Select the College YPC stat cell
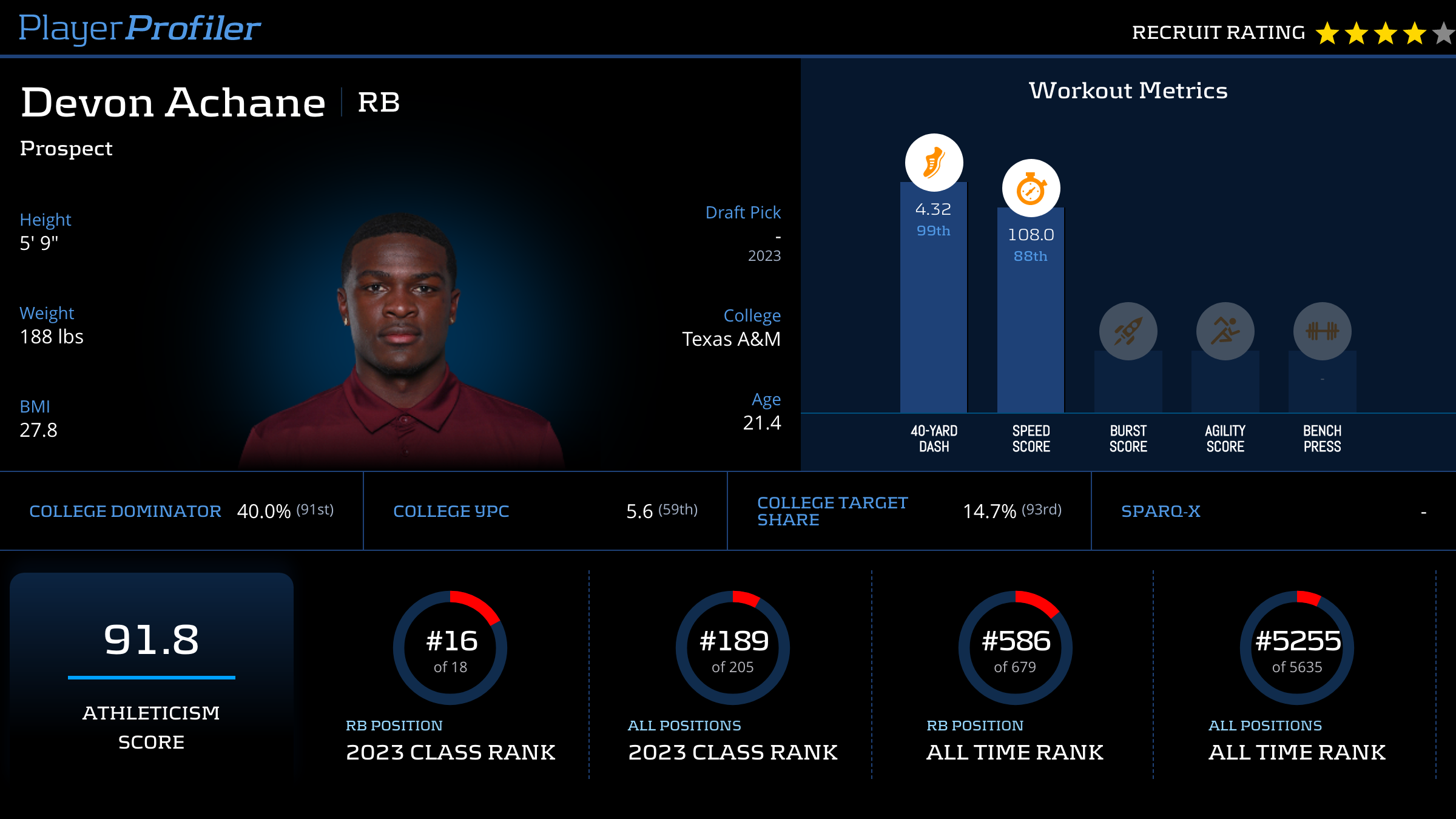1456x819 pixels. [545, 511]
